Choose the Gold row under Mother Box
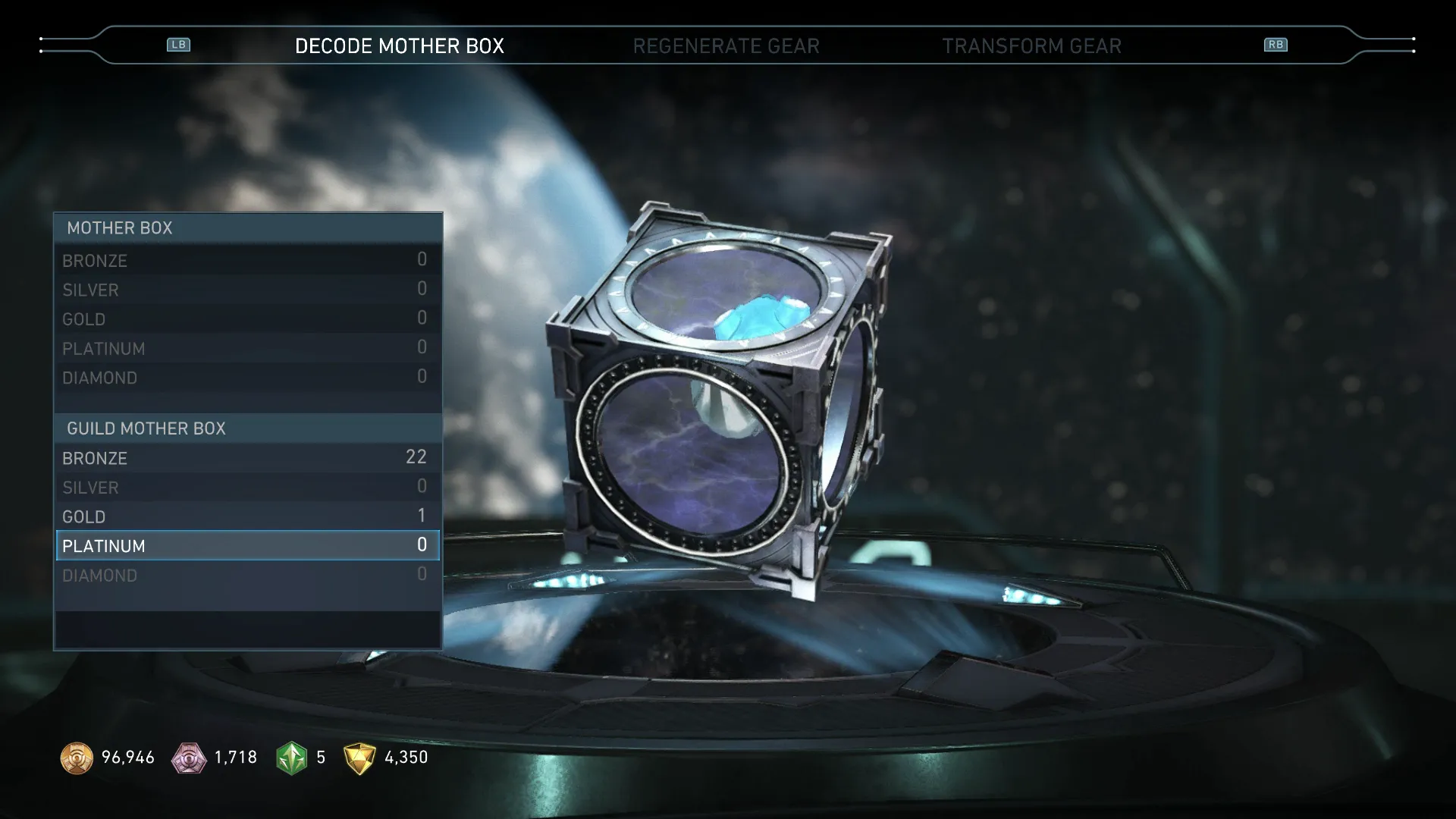Viewport: 1456px width, 819px height. [x=247, y=319]
